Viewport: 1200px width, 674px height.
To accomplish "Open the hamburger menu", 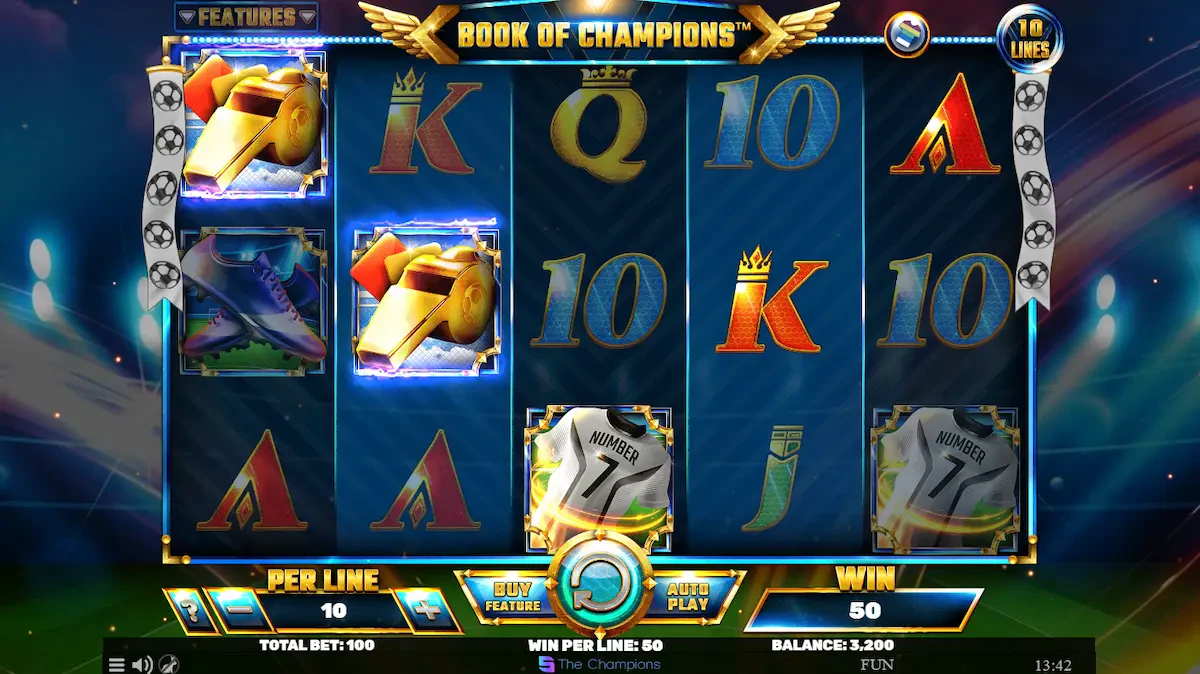I will (x=117, y=664).
